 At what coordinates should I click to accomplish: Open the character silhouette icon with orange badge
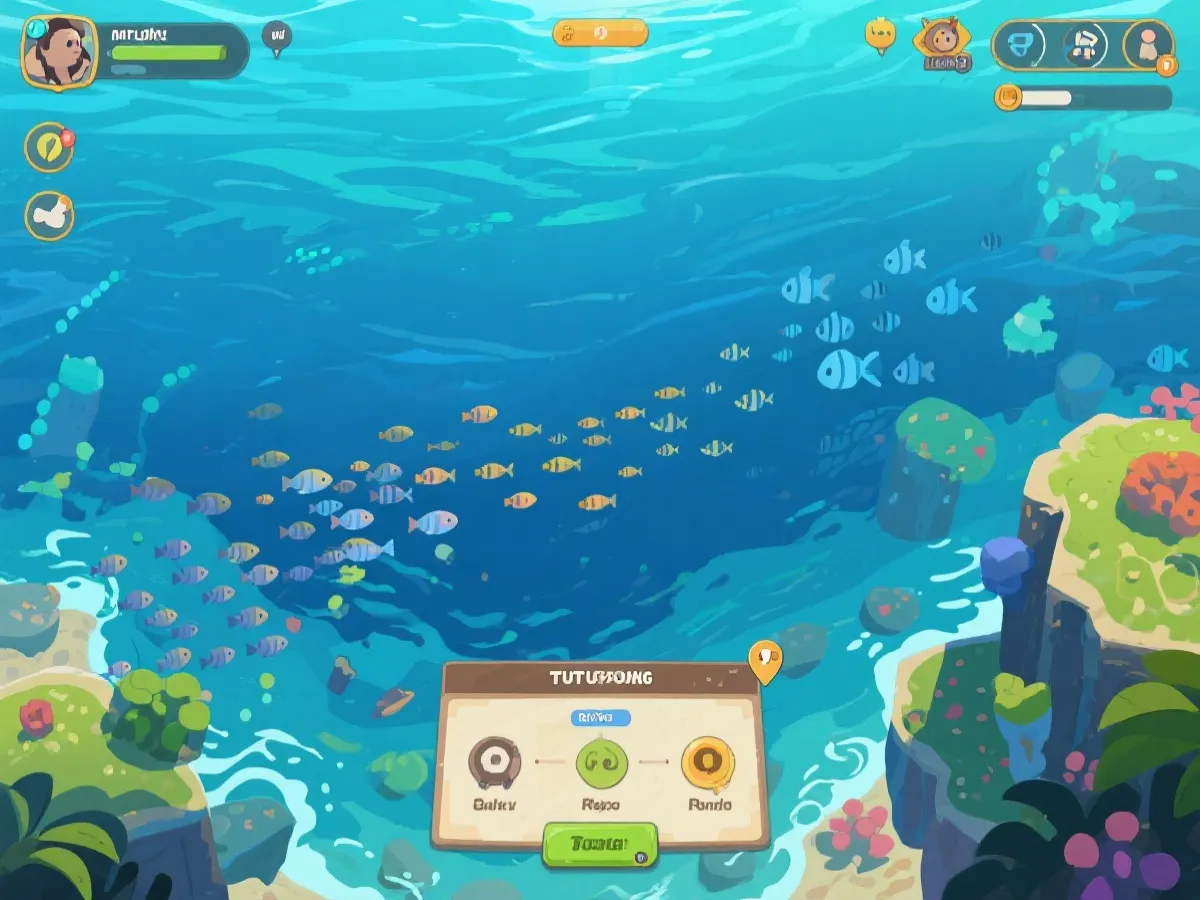(1148, 45)
